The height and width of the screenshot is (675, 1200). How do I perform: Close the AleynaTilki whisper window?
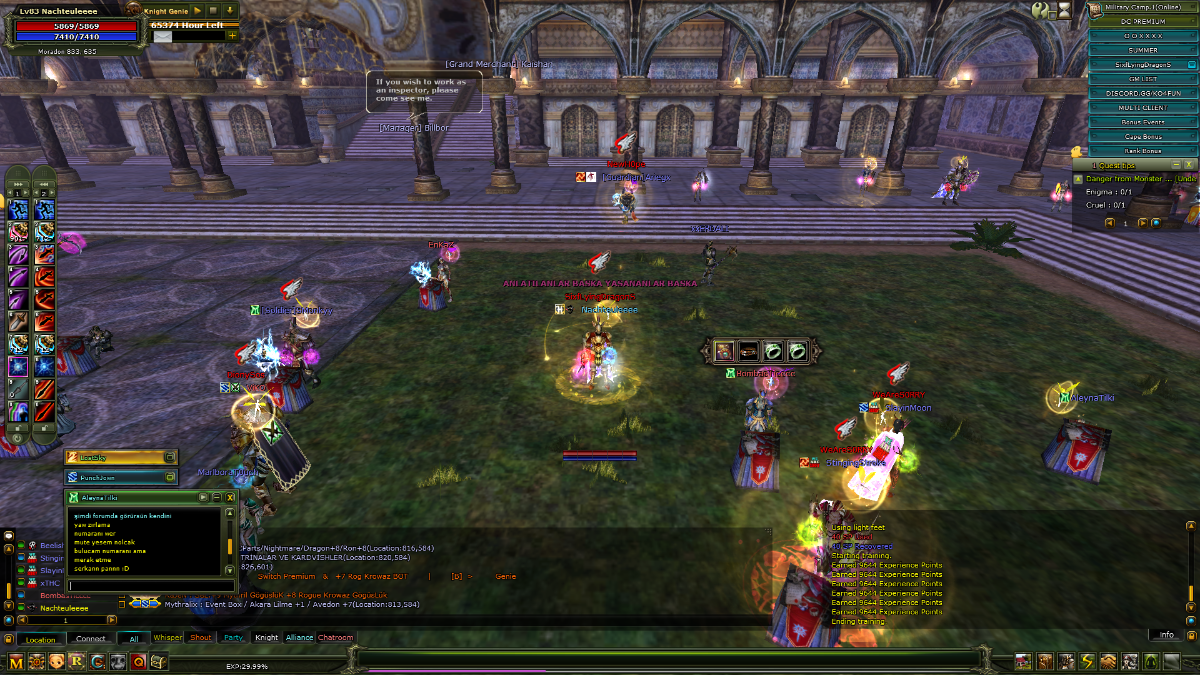pos(230,496)
